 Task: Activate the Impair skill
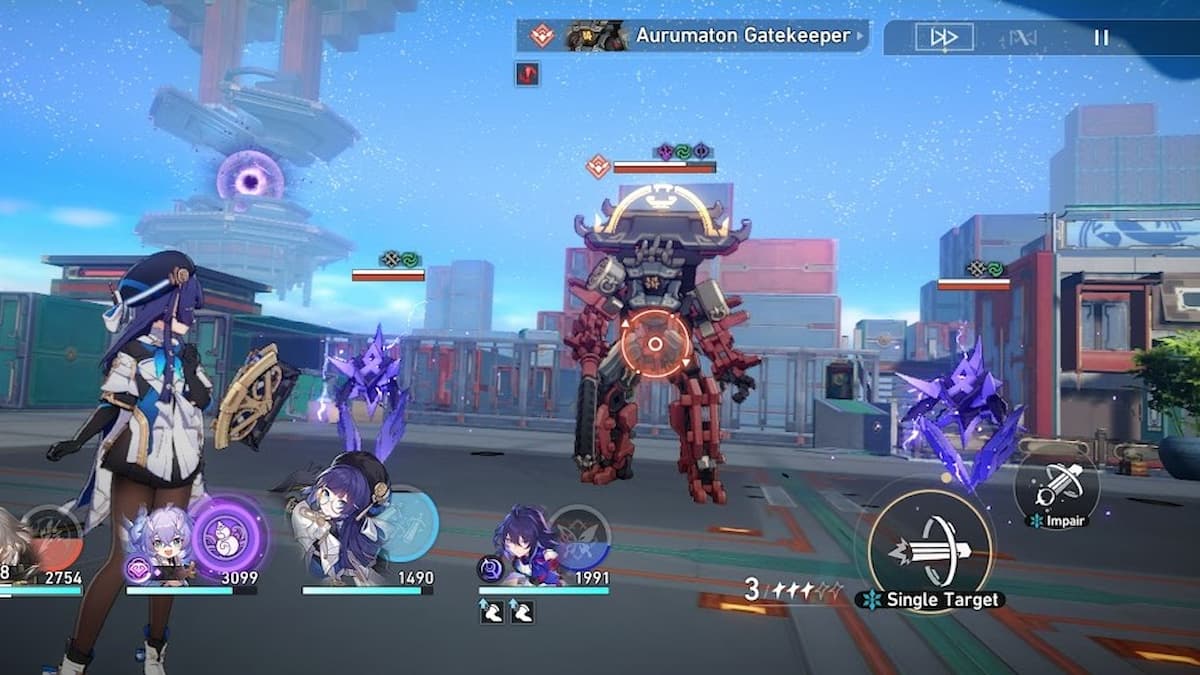coord(1056,487)
